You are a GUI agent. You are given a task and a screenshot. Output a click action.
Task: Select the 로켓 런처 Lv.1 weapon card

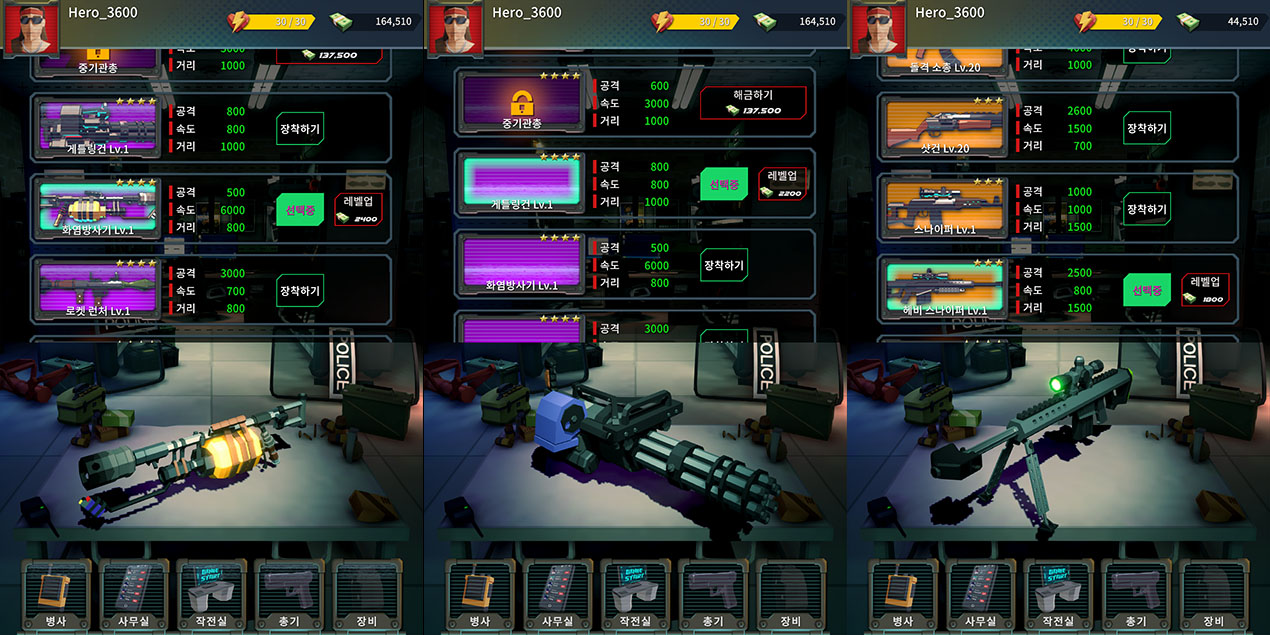coord(97,289)
